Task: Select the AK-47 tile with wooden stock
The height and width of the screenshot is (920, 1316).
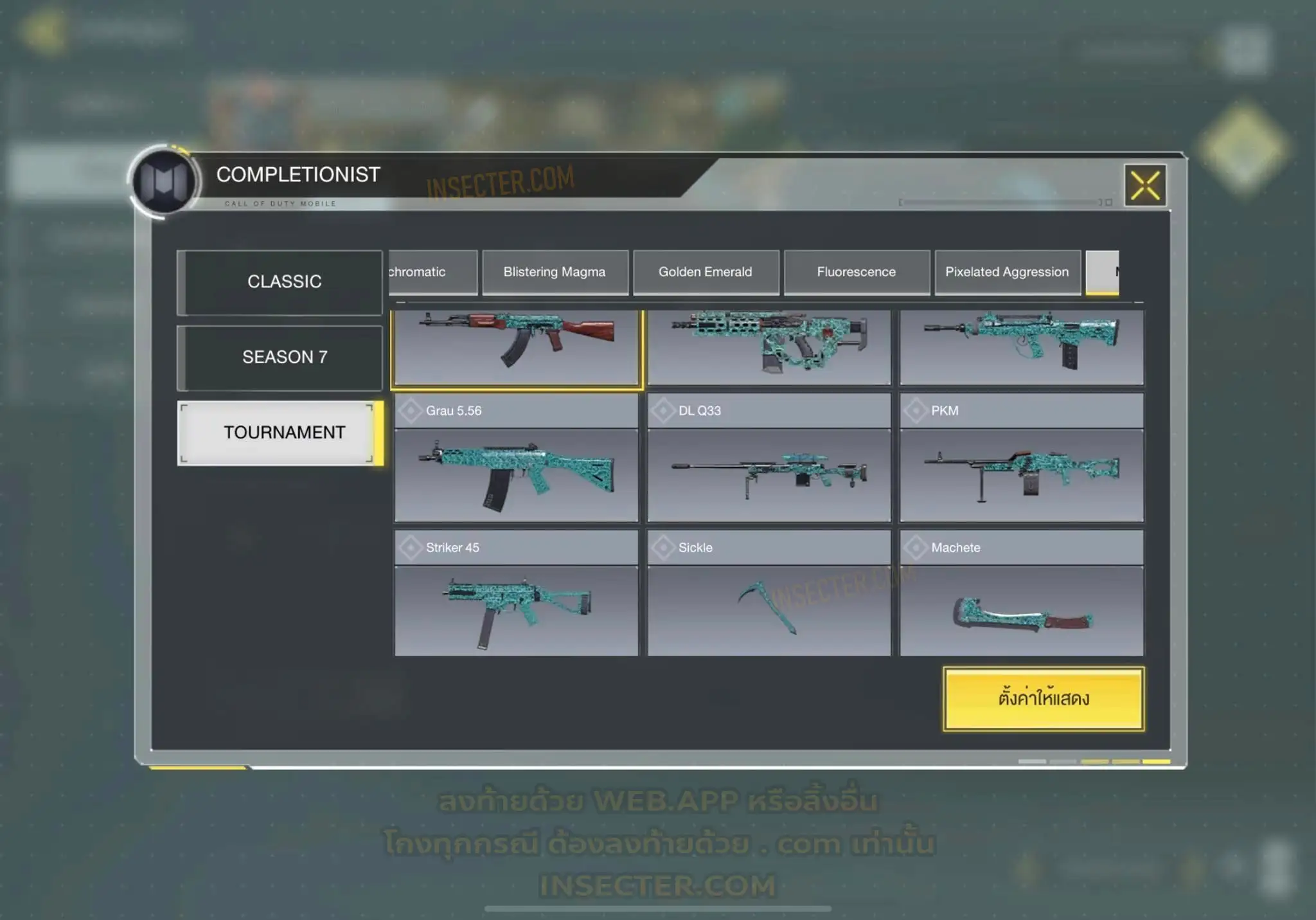Action: click(x=516, y=347)
